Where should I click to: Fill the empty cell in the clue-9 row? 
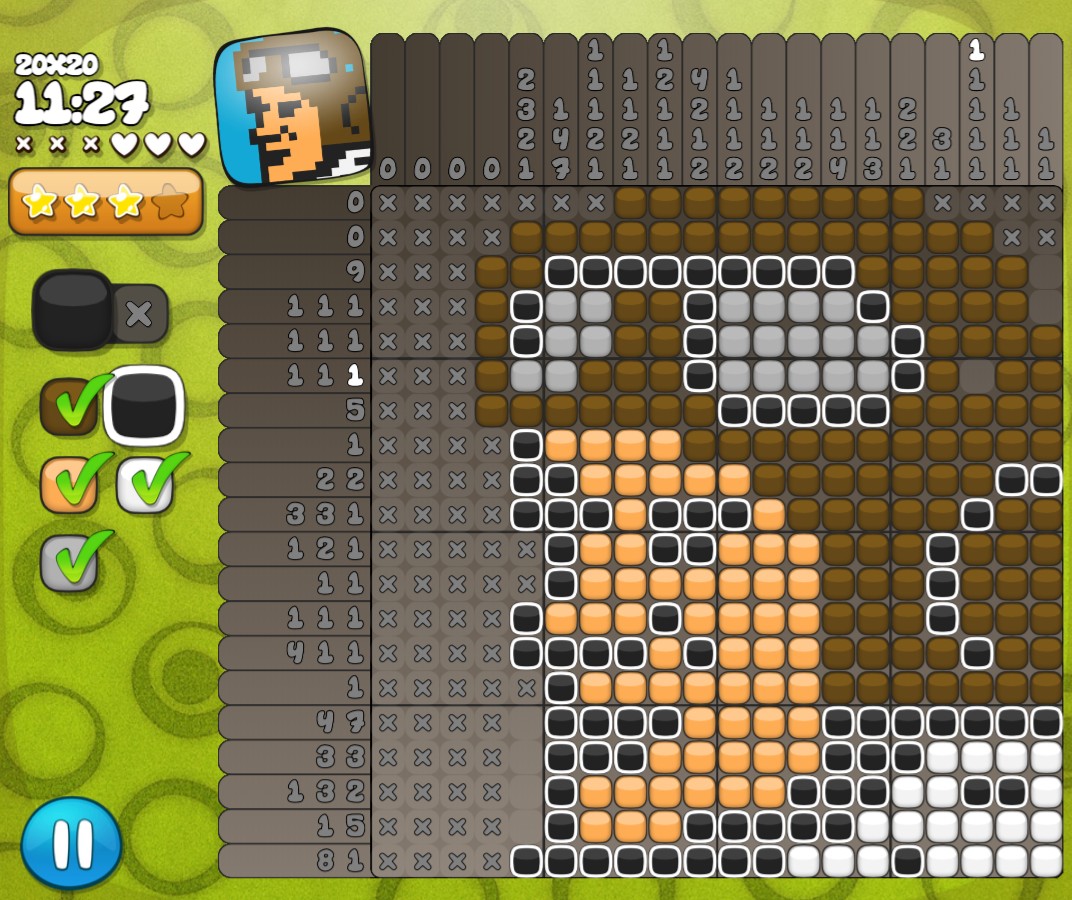coord(1046,272)
